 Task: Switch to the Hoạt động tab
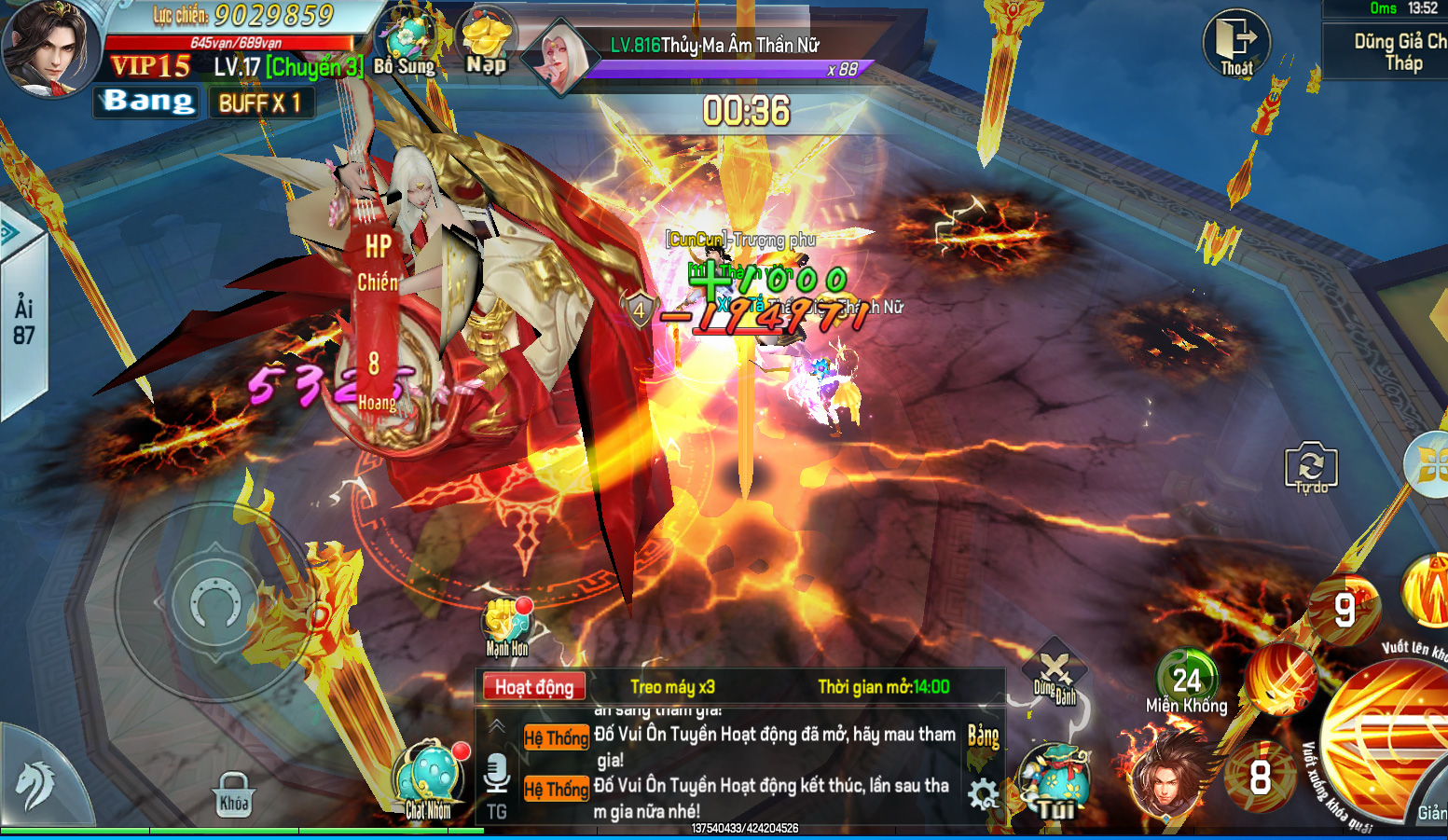coord(534,687)
